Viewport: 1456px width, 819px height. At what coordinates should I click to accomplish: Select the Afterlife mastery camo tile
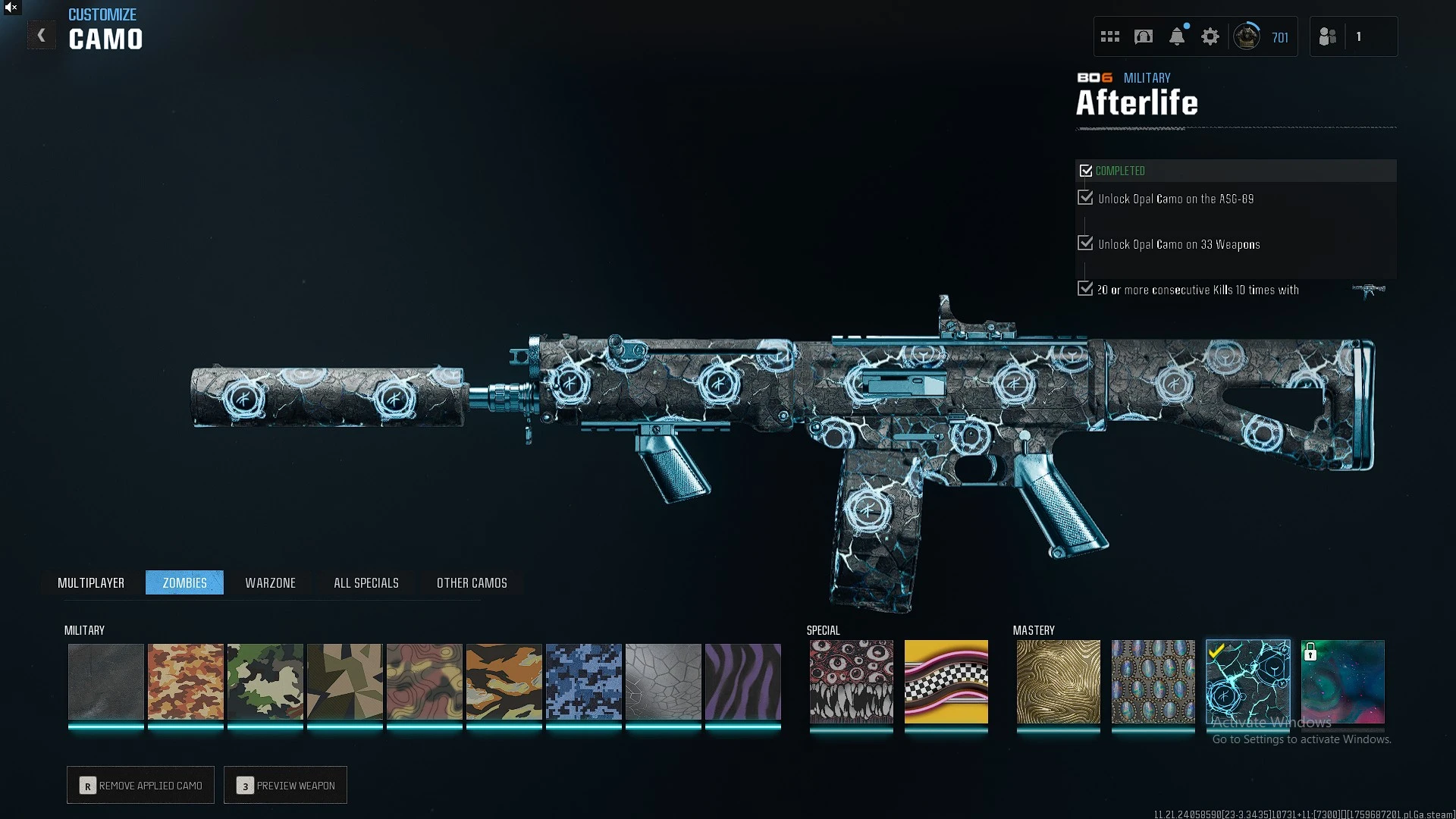(1248, 681)
